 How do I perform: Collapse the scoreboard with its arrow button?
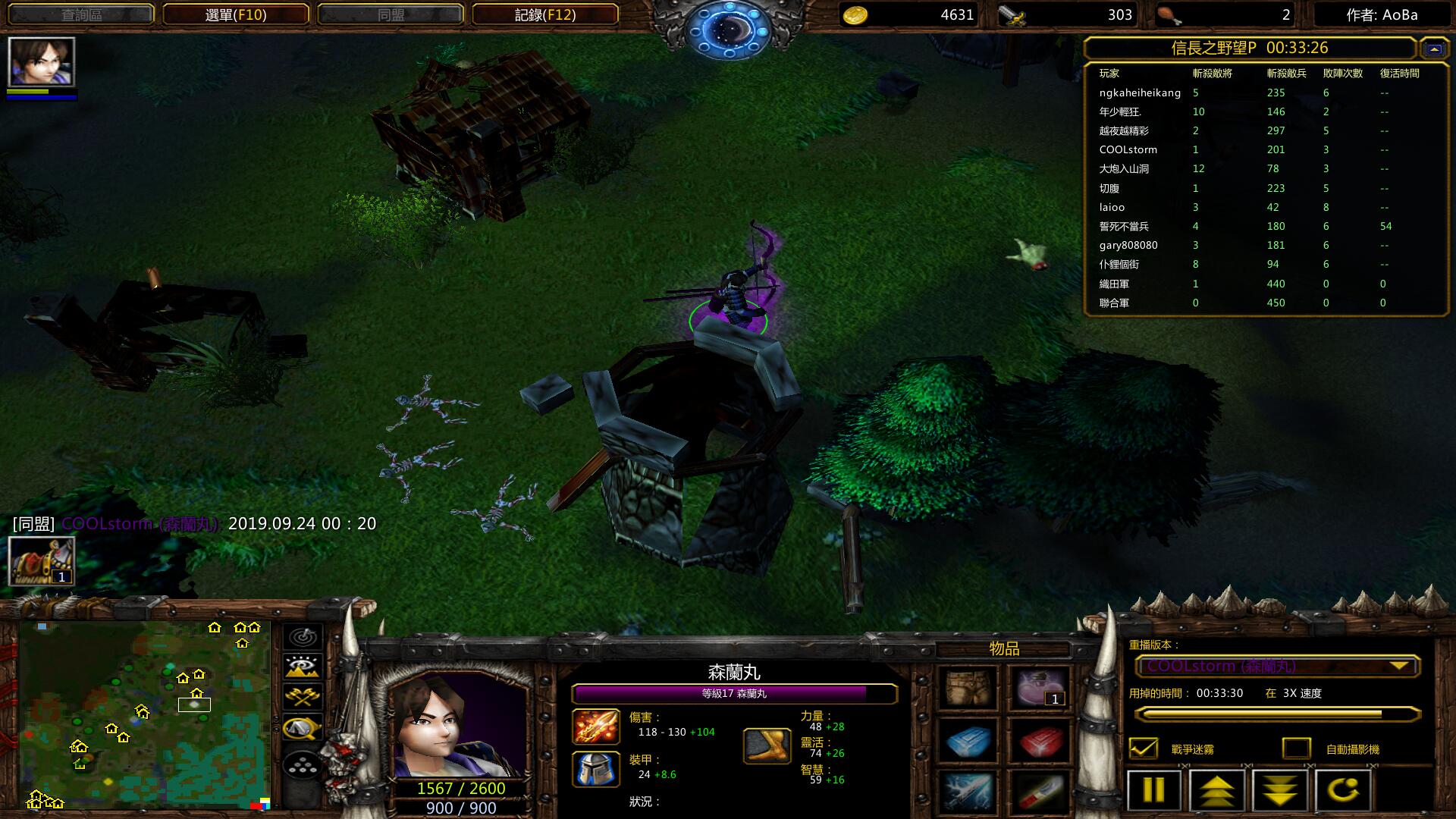(x=1433, y=49)
